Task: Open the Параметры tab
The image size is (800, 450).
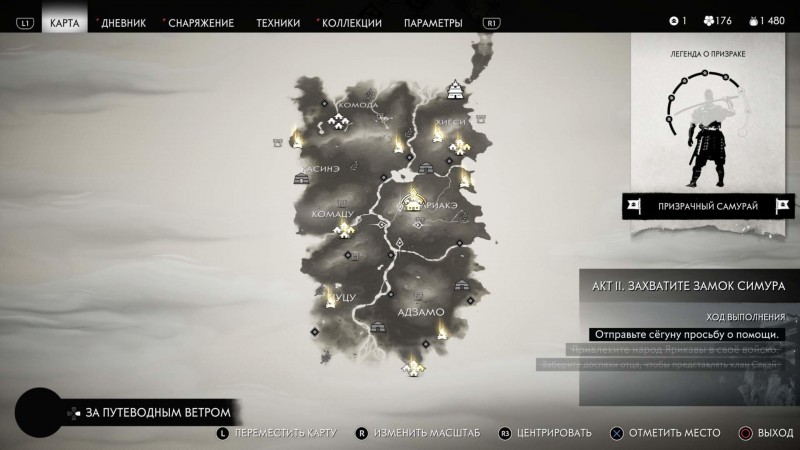Action: tap(433, 22)
